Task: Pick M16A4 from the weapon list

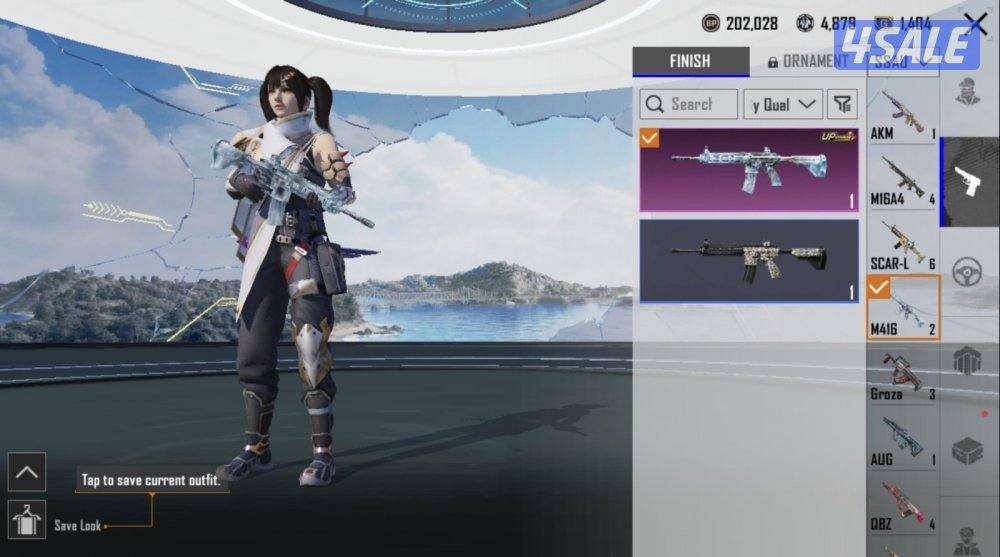Action: pos(902,180)
